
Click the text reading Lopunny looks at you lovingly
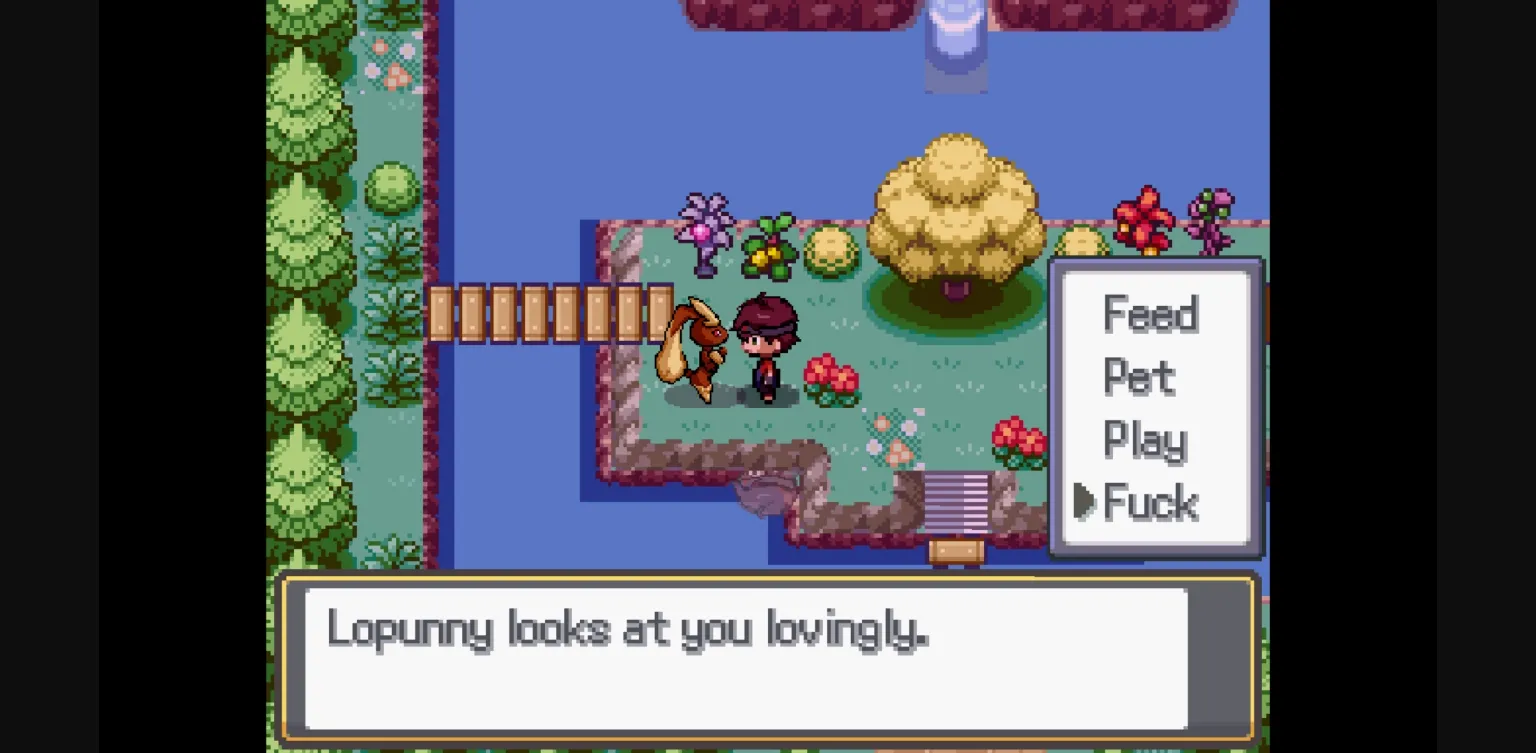point(628,630)
